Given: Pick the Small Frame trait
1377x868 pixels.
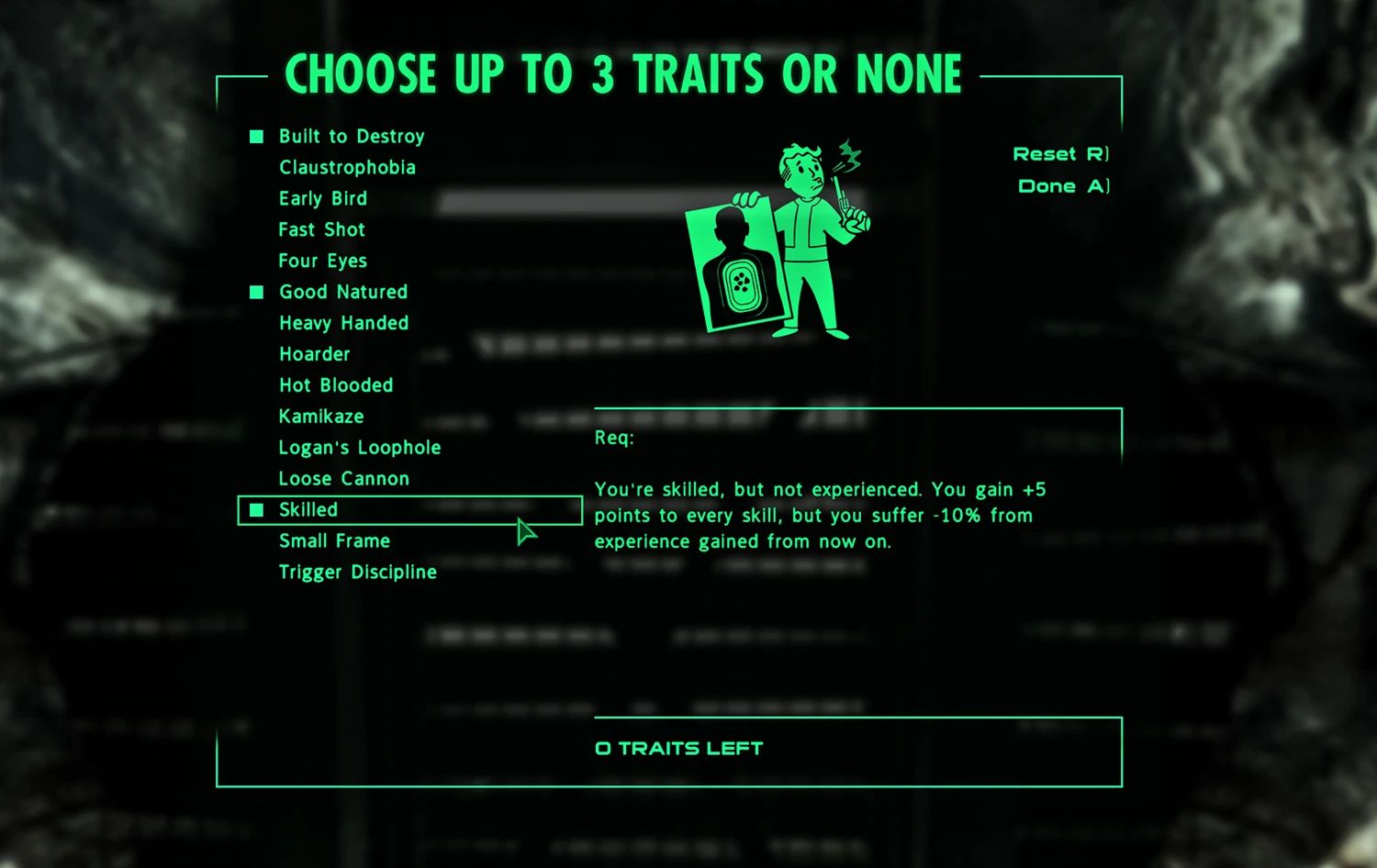Looking at the screenshot, I should [x=333, y=540].
